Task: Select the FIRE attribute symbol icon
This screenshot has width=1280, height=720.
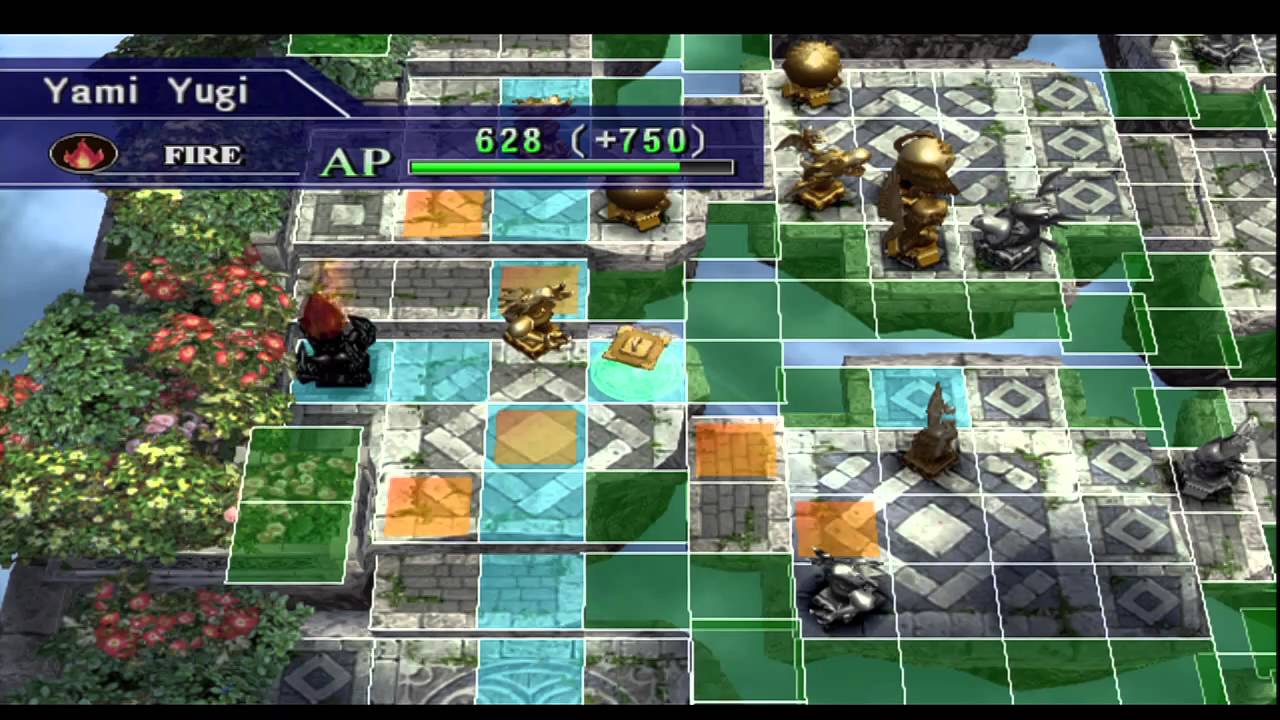Action: 84,153
